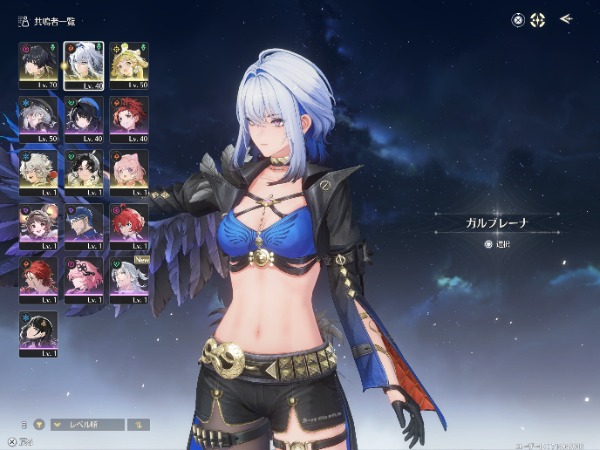Pick the blue-beret Lv. 40 character portrait
The height and width of the screenshot is (450, 600).
pos(84,119)
